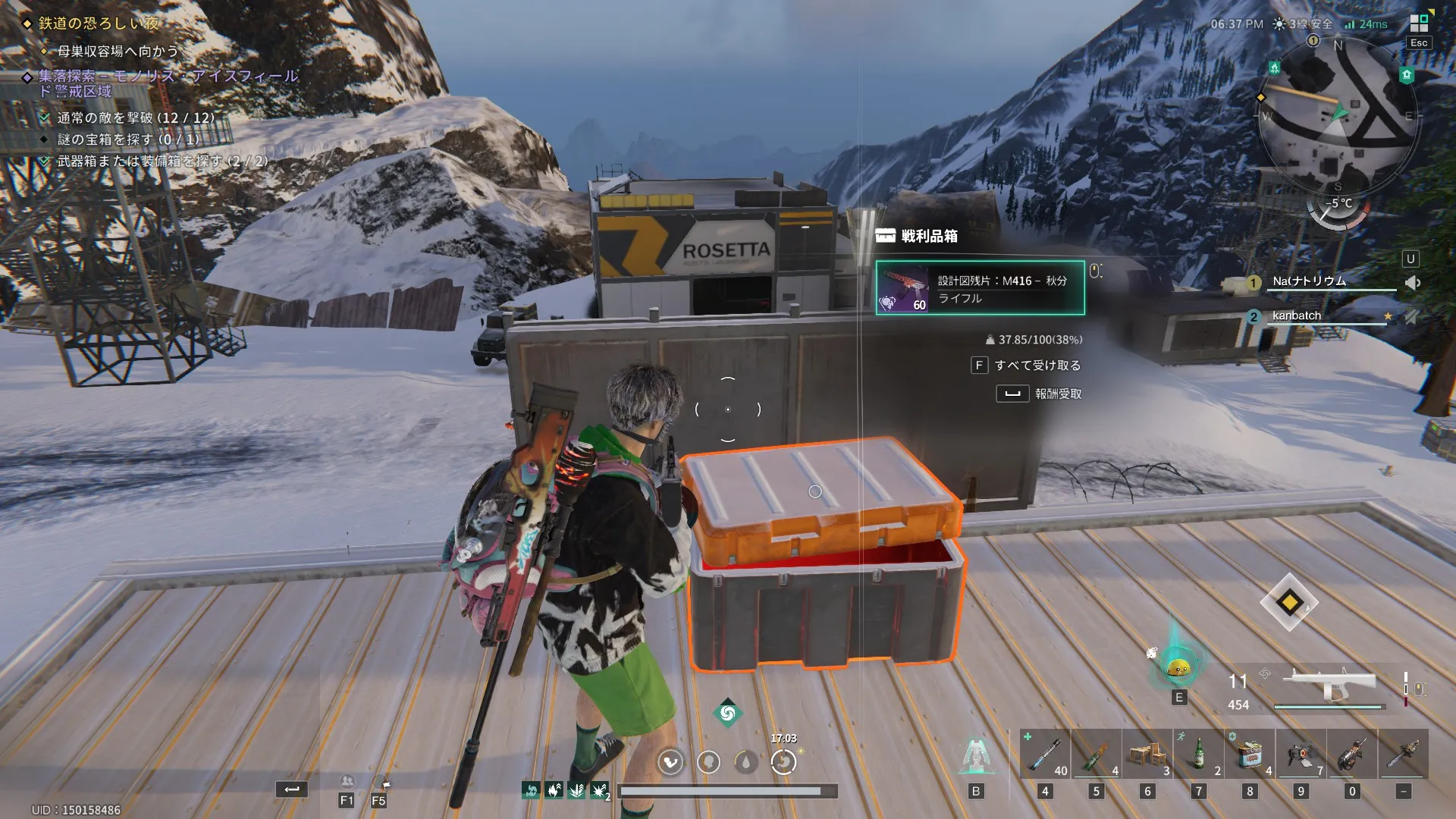The height and width of the screenshot is (819, 1456).
Task: Click すべて受け取る to take all loot
Action: [1037, 366]
